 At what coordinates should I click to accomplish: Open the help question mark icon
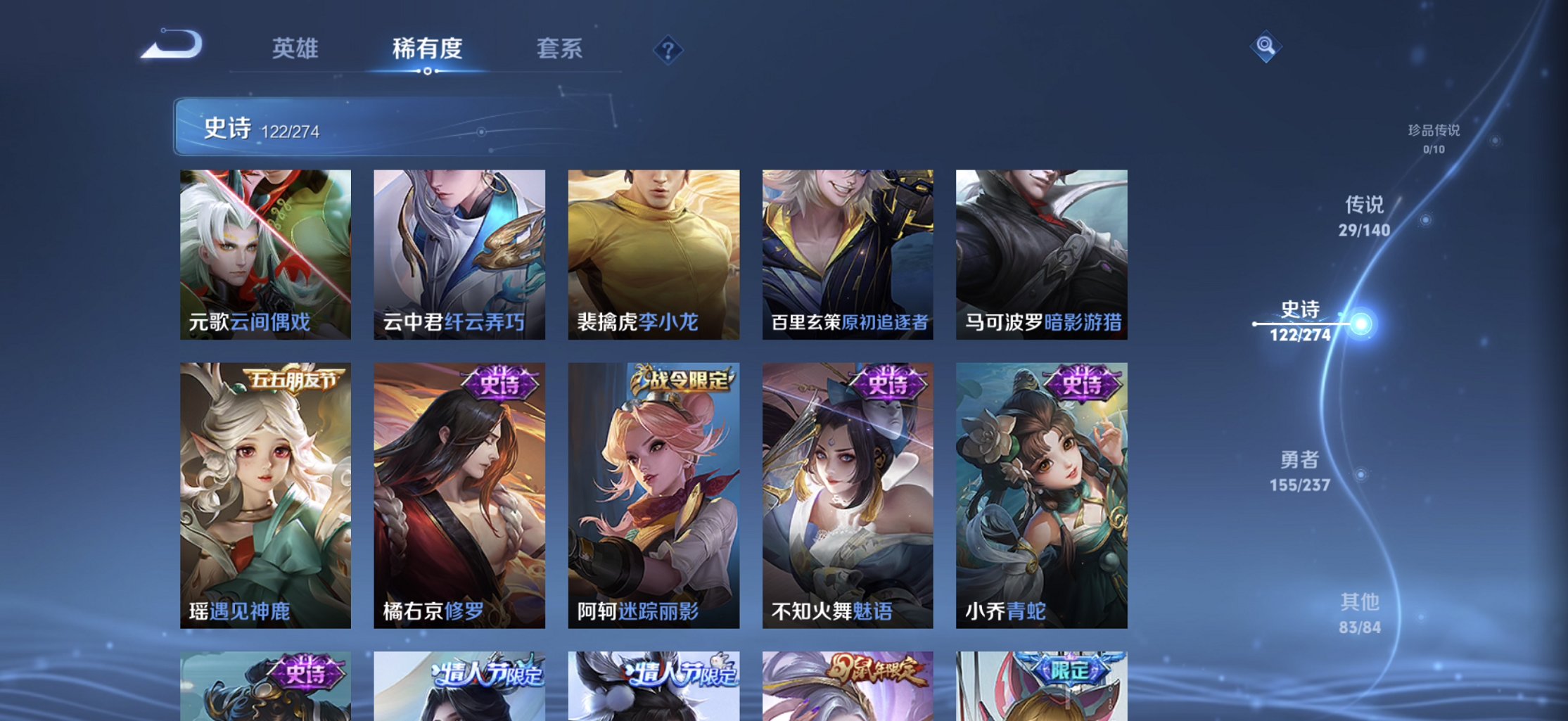(669, 48)
